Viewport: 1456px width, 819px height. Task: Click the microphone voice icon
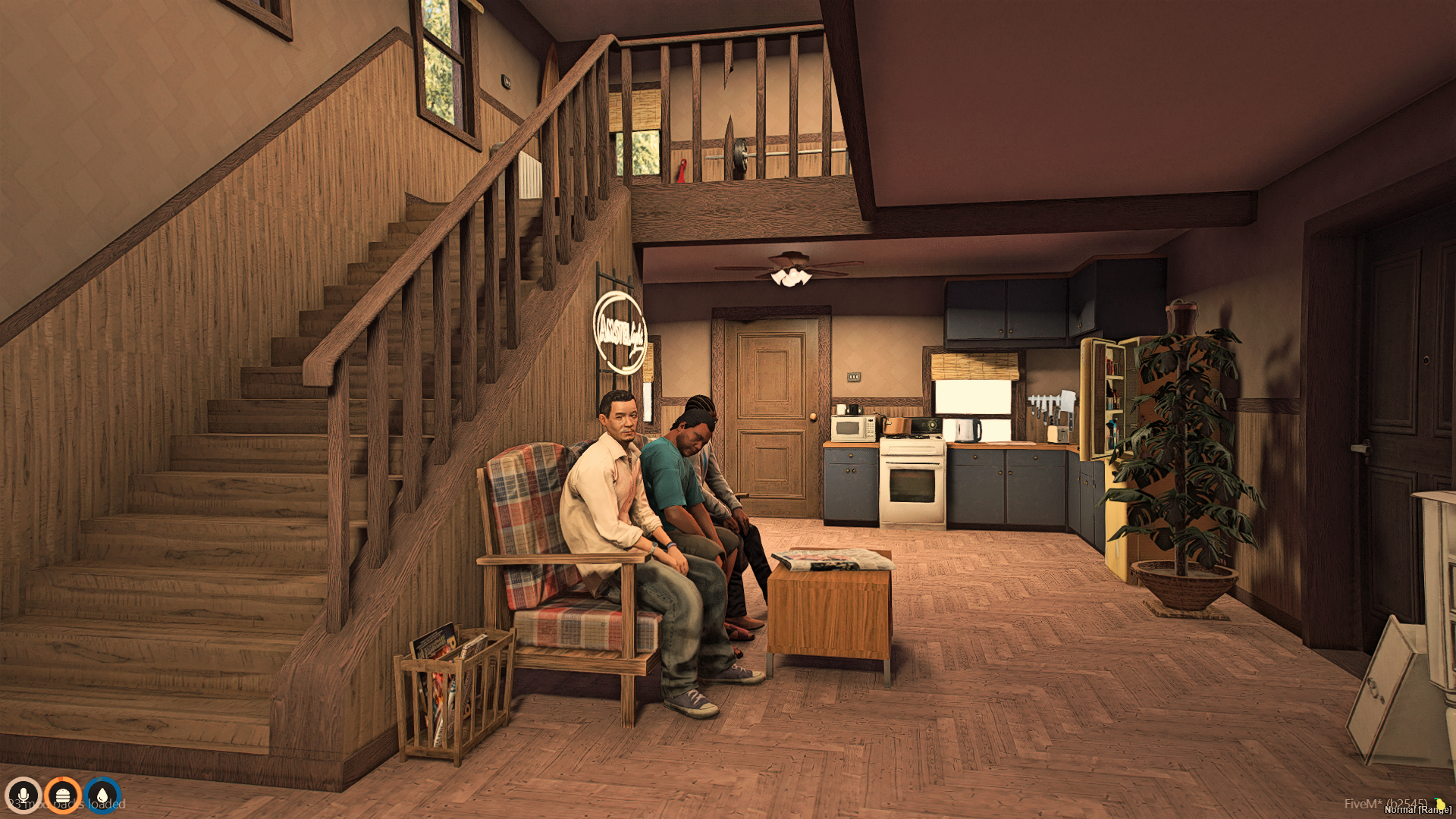23,795
